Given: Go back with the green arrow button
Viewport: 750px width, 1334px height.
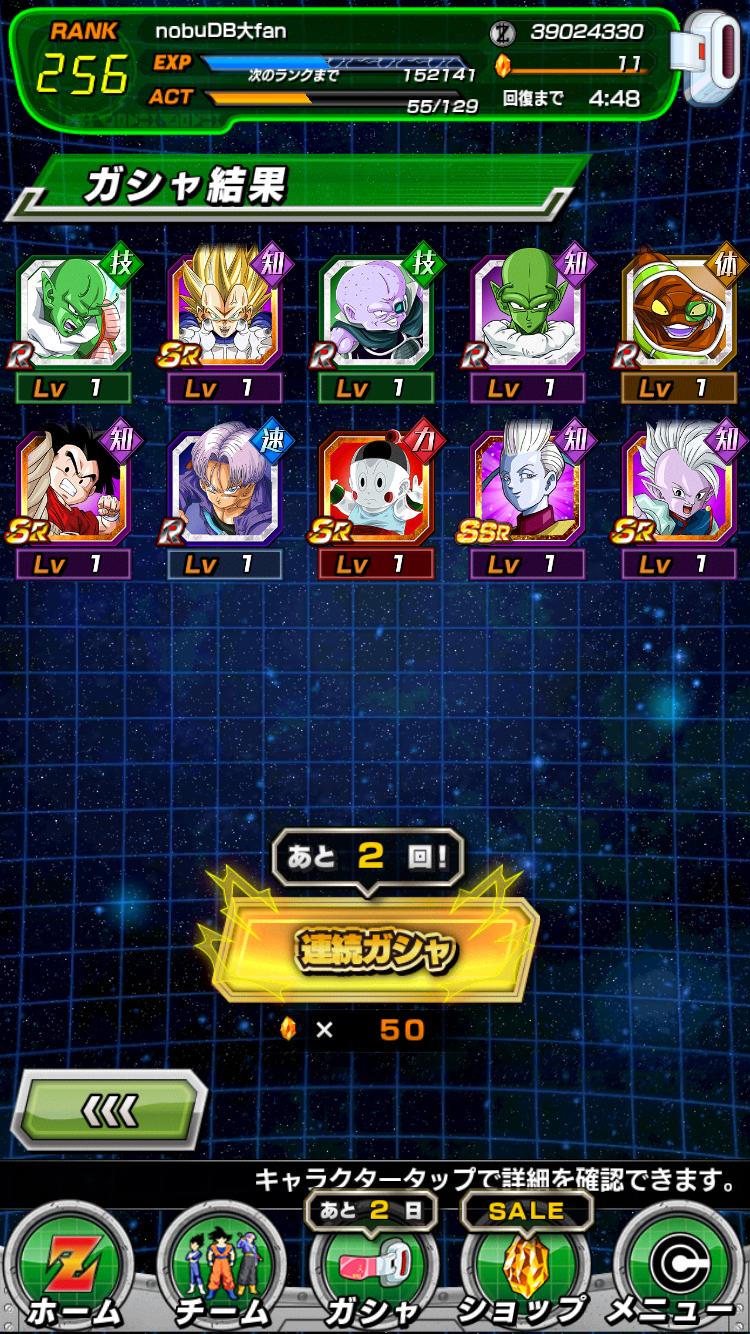Looking at the screenshot, I should (109, 1109).
